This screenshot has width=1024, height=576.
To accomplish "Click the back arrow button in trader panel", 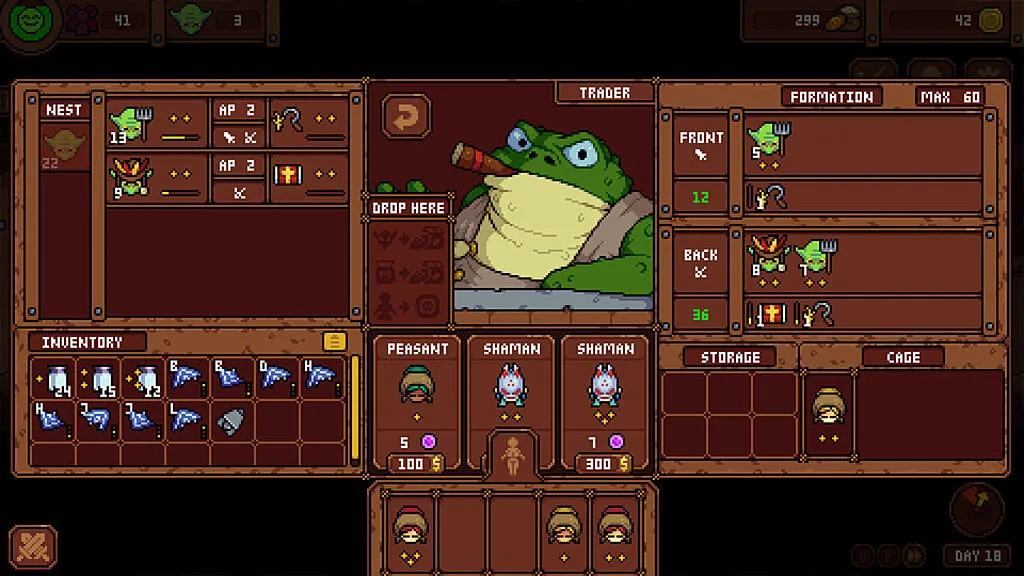I will pos(406,119).
